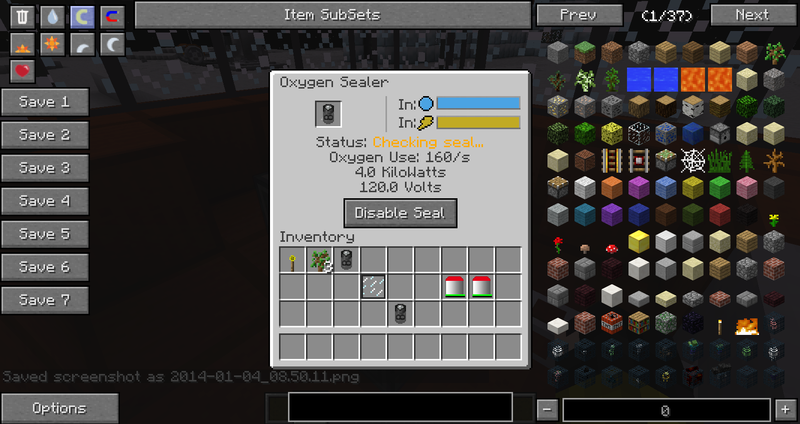Choose the Save 1 slot

[44, 102]
